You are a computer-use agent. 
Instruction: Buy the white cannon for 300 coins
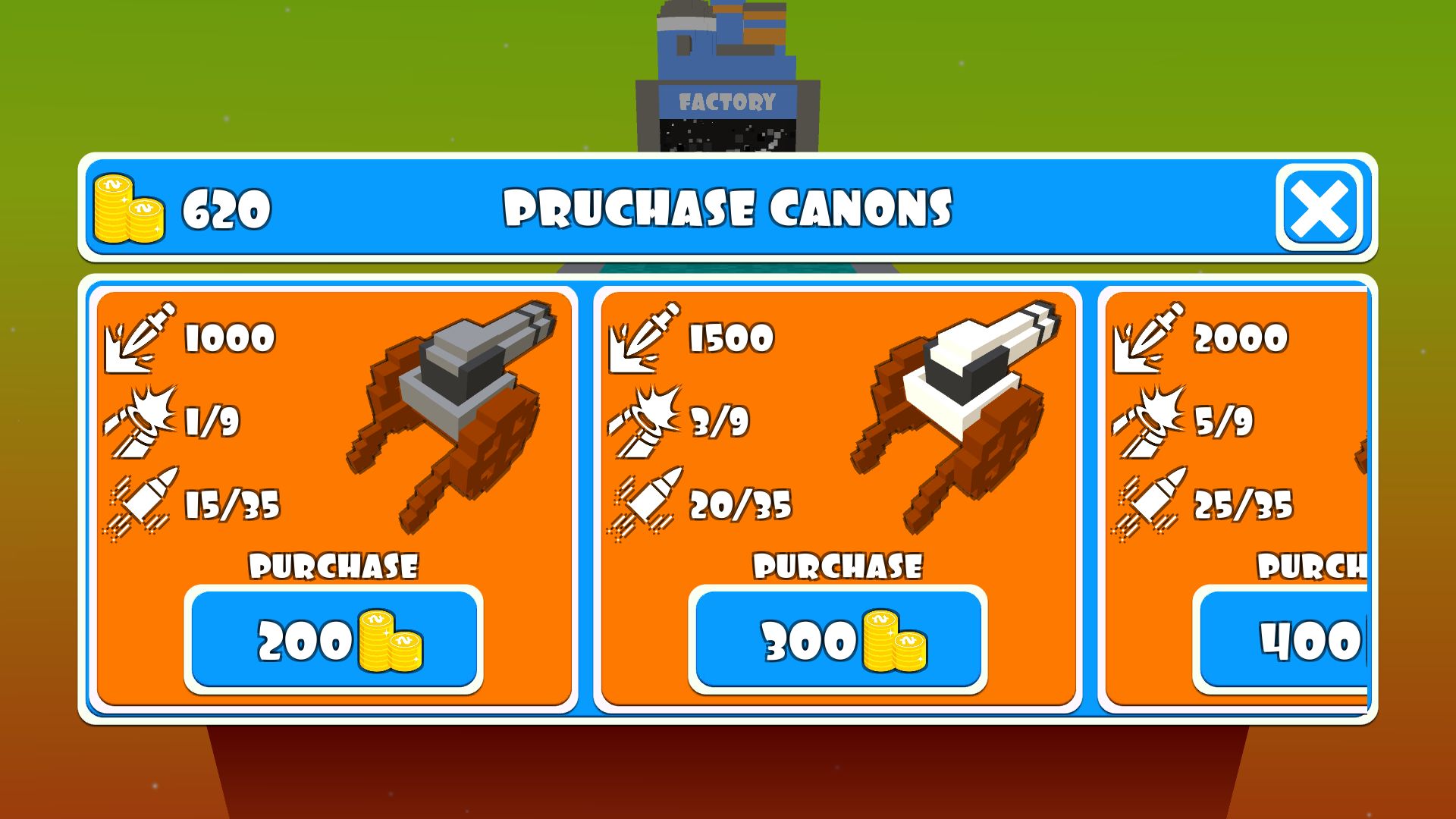(838, 640)
